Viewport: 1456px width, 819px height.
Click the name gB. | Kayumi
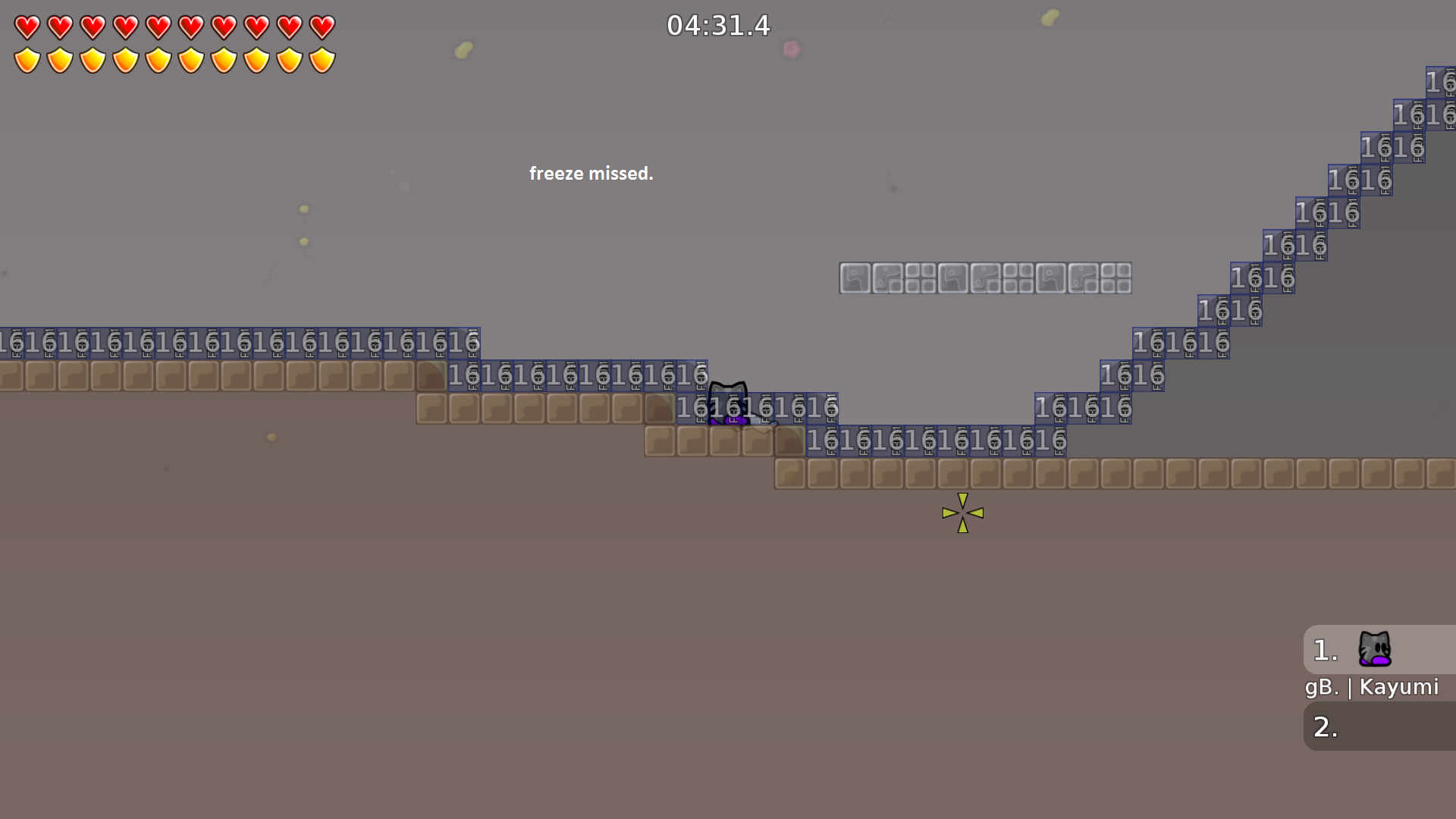[1371, 687]
